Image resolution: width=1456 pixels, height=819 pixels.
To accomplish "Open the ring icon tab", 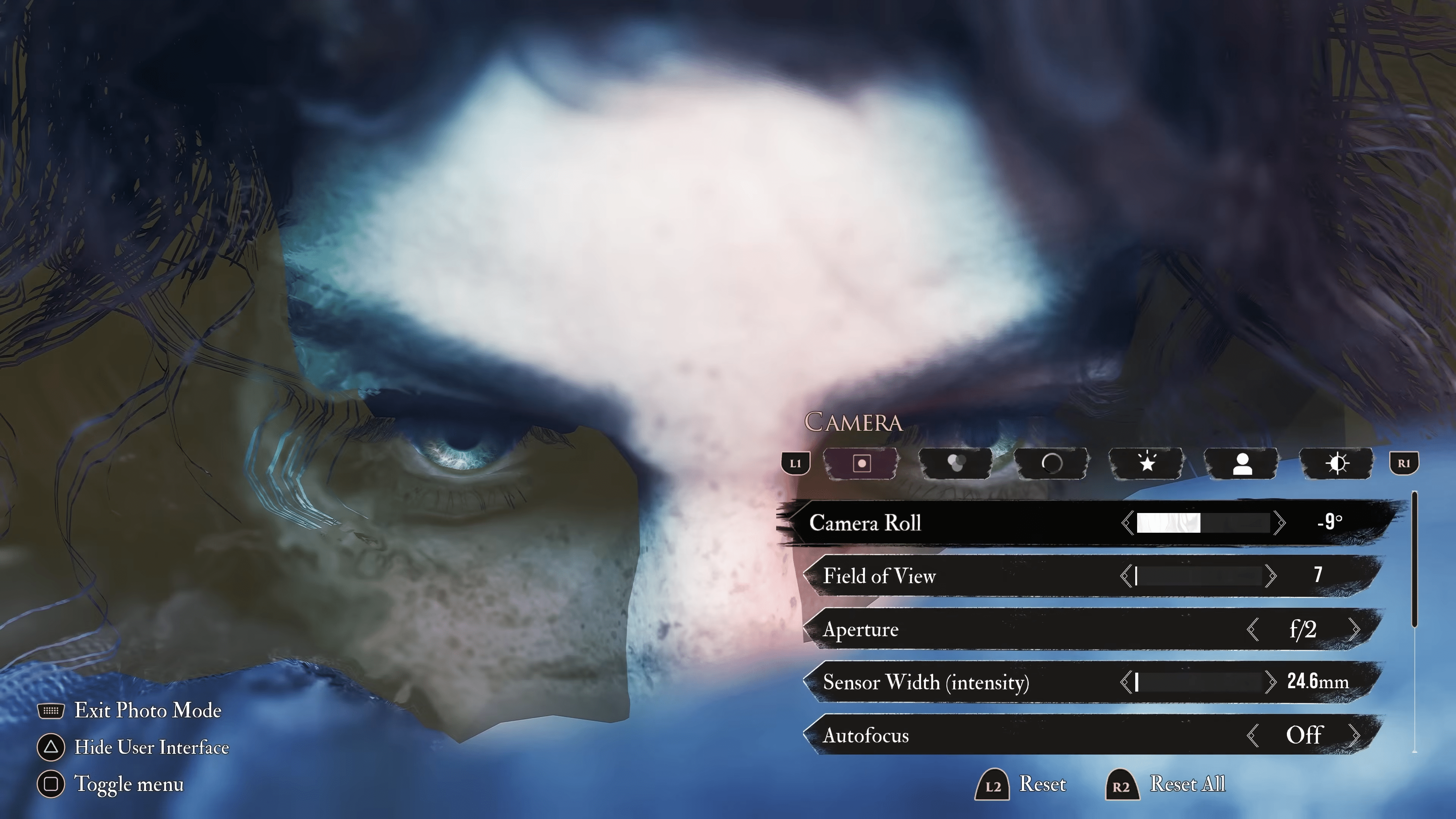I will point(1051,463).
